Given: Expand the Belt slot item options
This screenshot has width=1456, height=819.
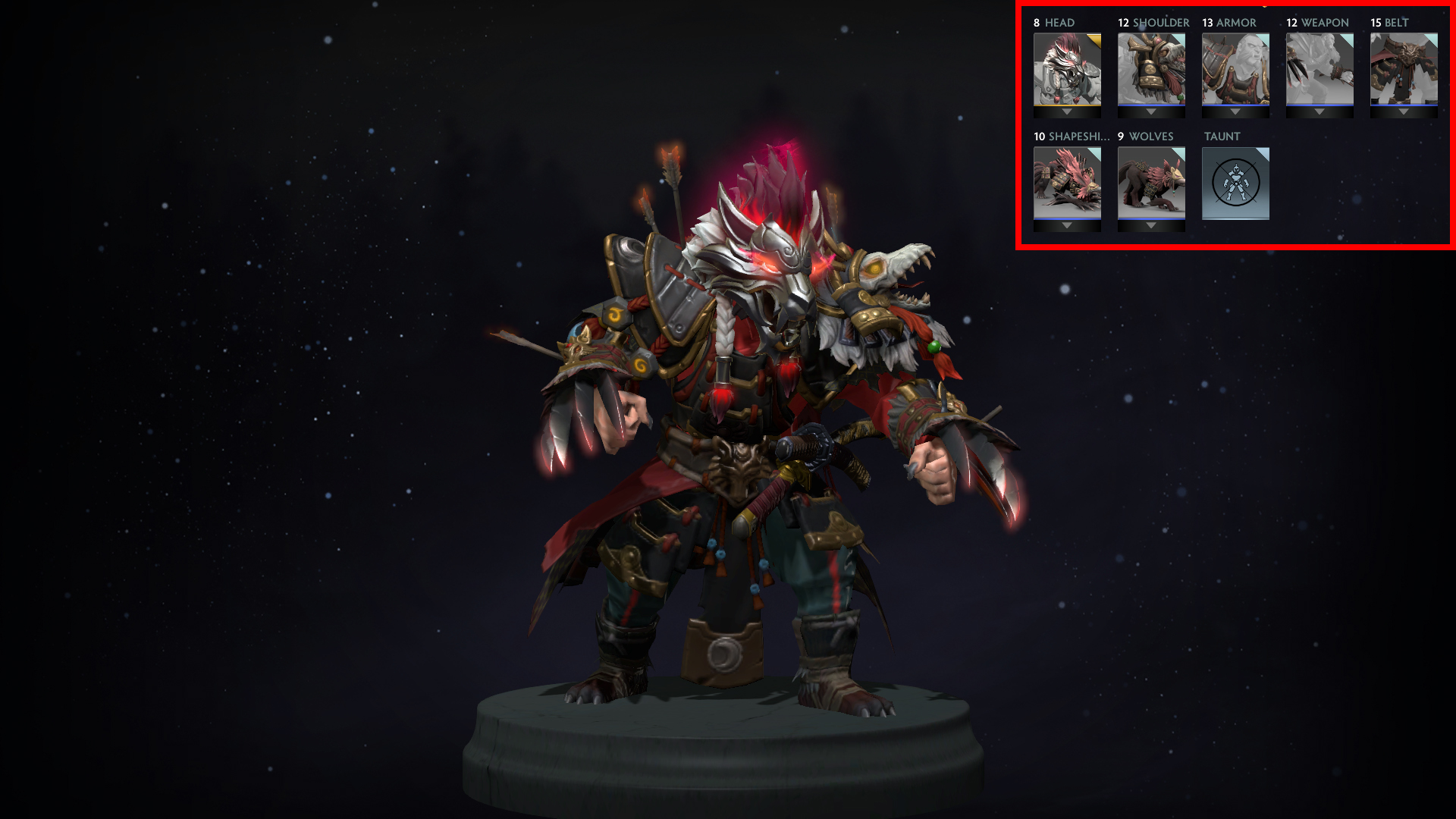Looking at the screenshot, I should click(x=1402, y=112).
